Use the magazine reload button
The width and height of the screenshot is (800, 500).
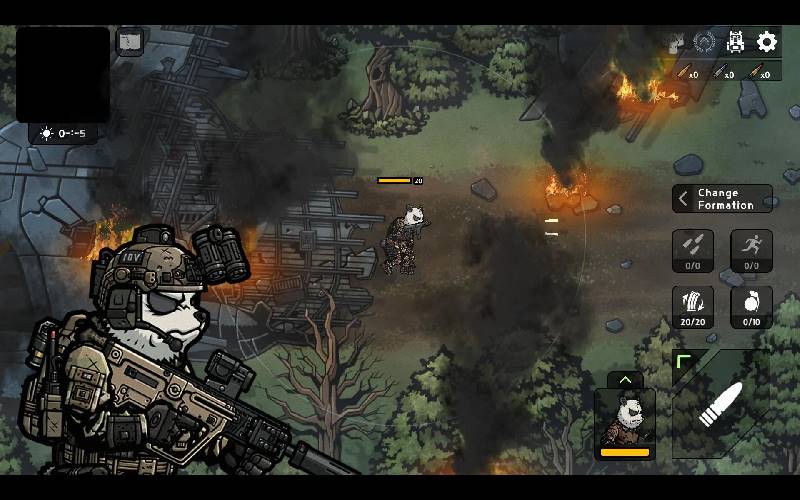pos(692,306)
